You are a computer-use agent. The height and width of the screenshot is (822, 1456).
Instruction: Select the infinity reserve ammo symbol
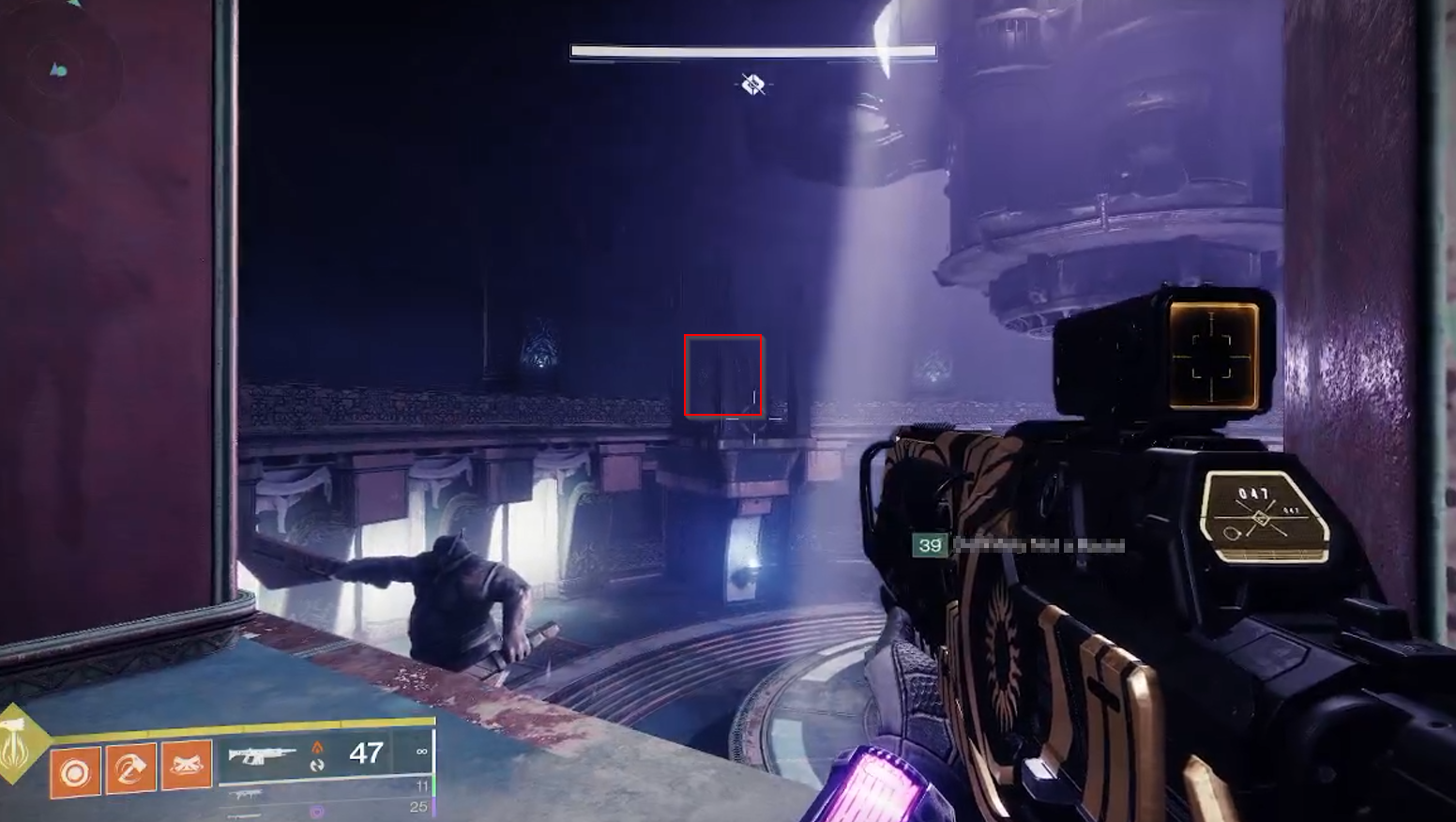point(422,753)
